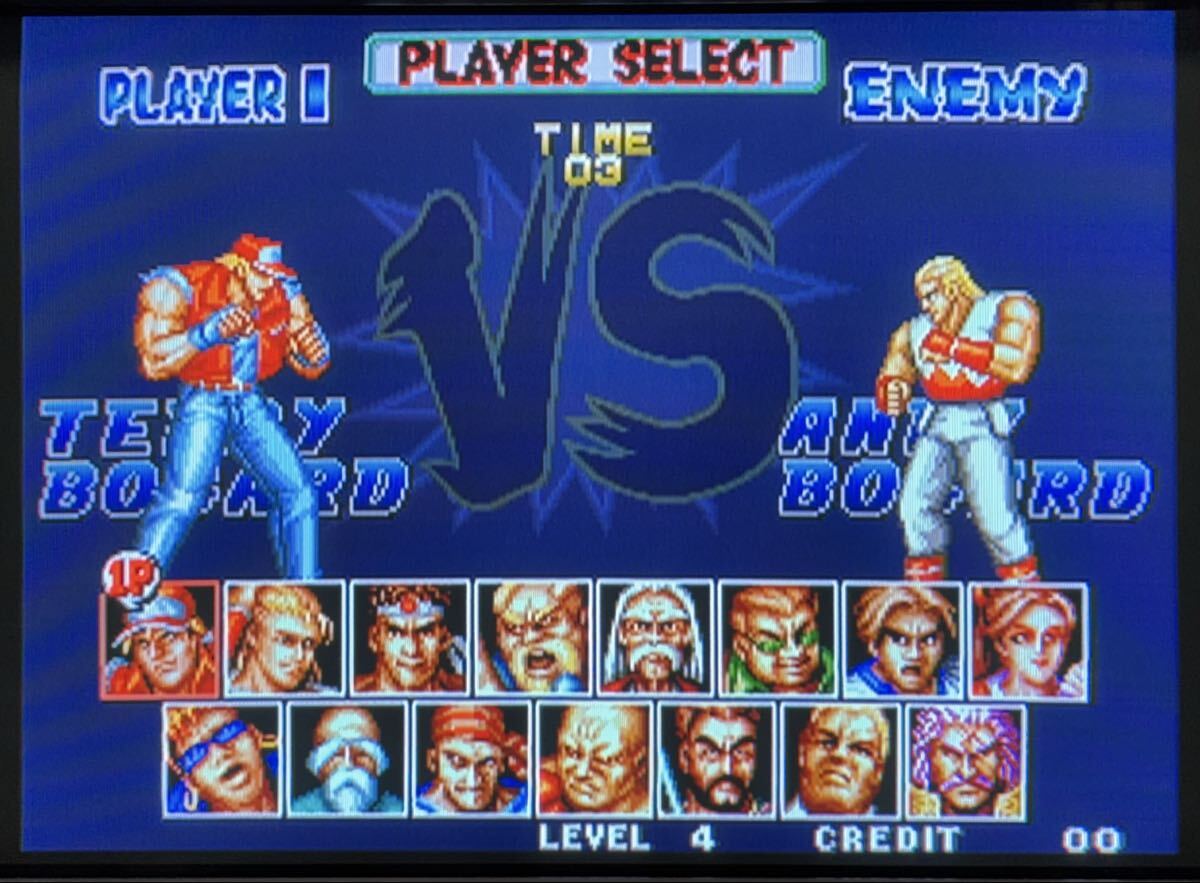Select Axel Hawk, the bald boxer
This screenshot has height=883, width=1200.
click(594, 760)
